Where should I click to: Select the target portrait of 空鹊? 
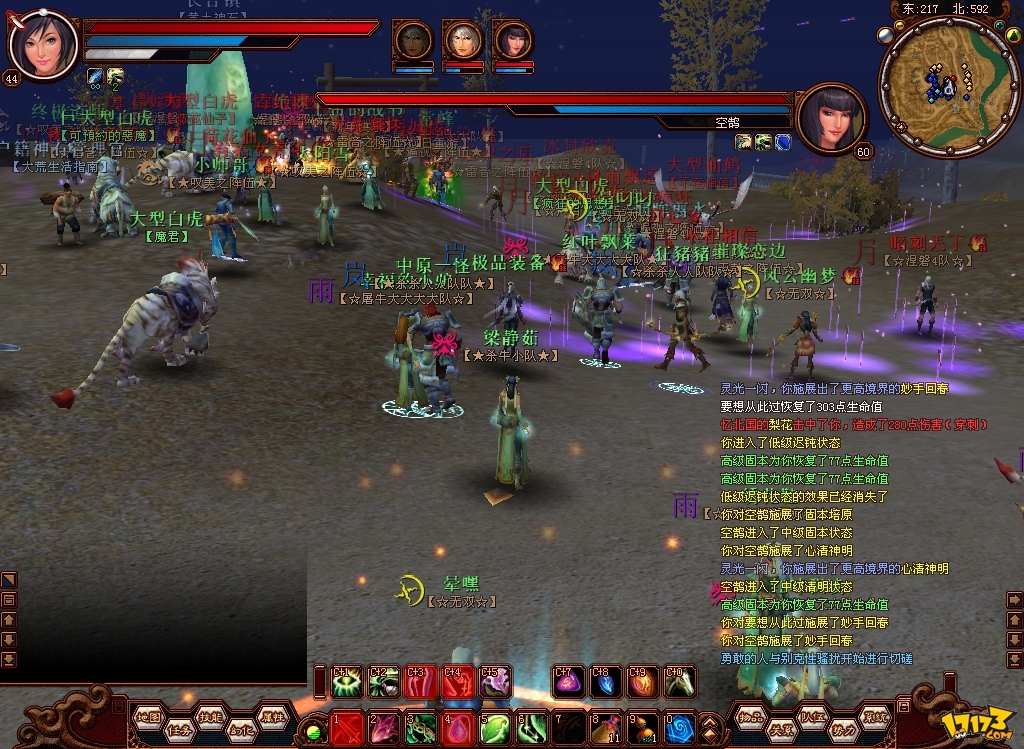pos(832,117)
